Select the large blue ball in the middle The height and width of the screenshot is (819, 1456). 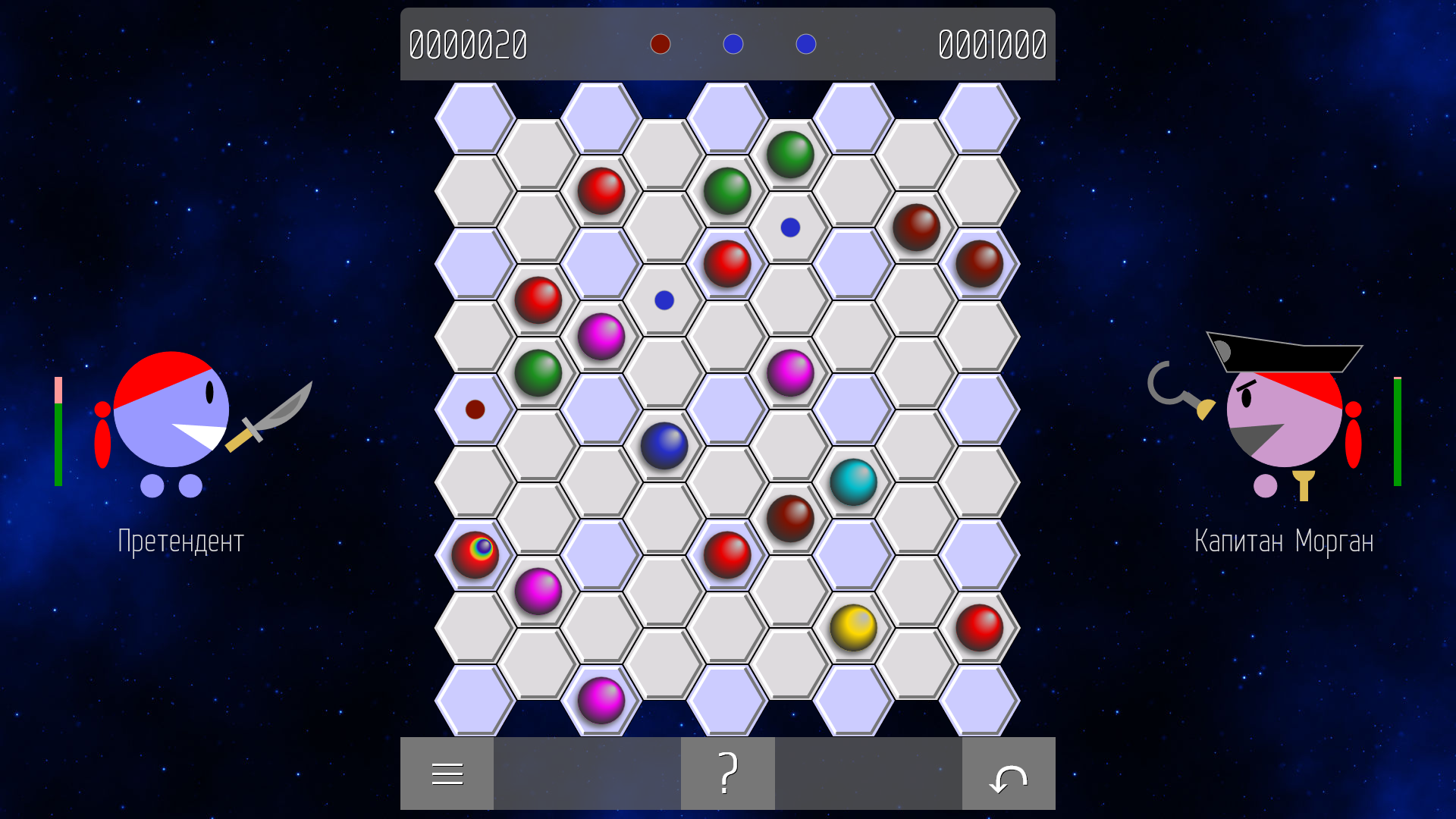pyautogui.click(x=664, y=447)
